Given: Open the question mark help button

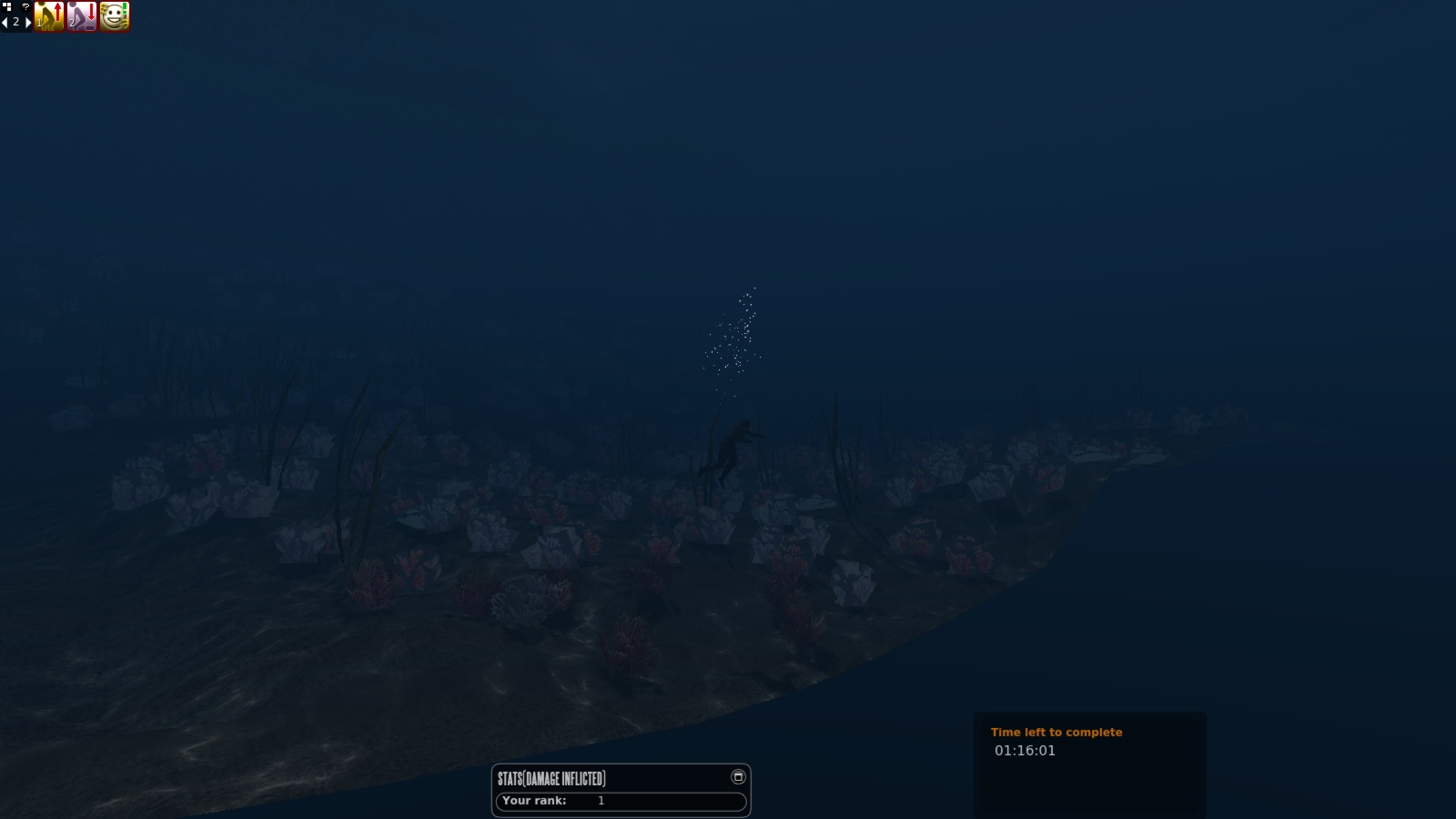Looking at the screenshot, I should click(x=25, y=6).
